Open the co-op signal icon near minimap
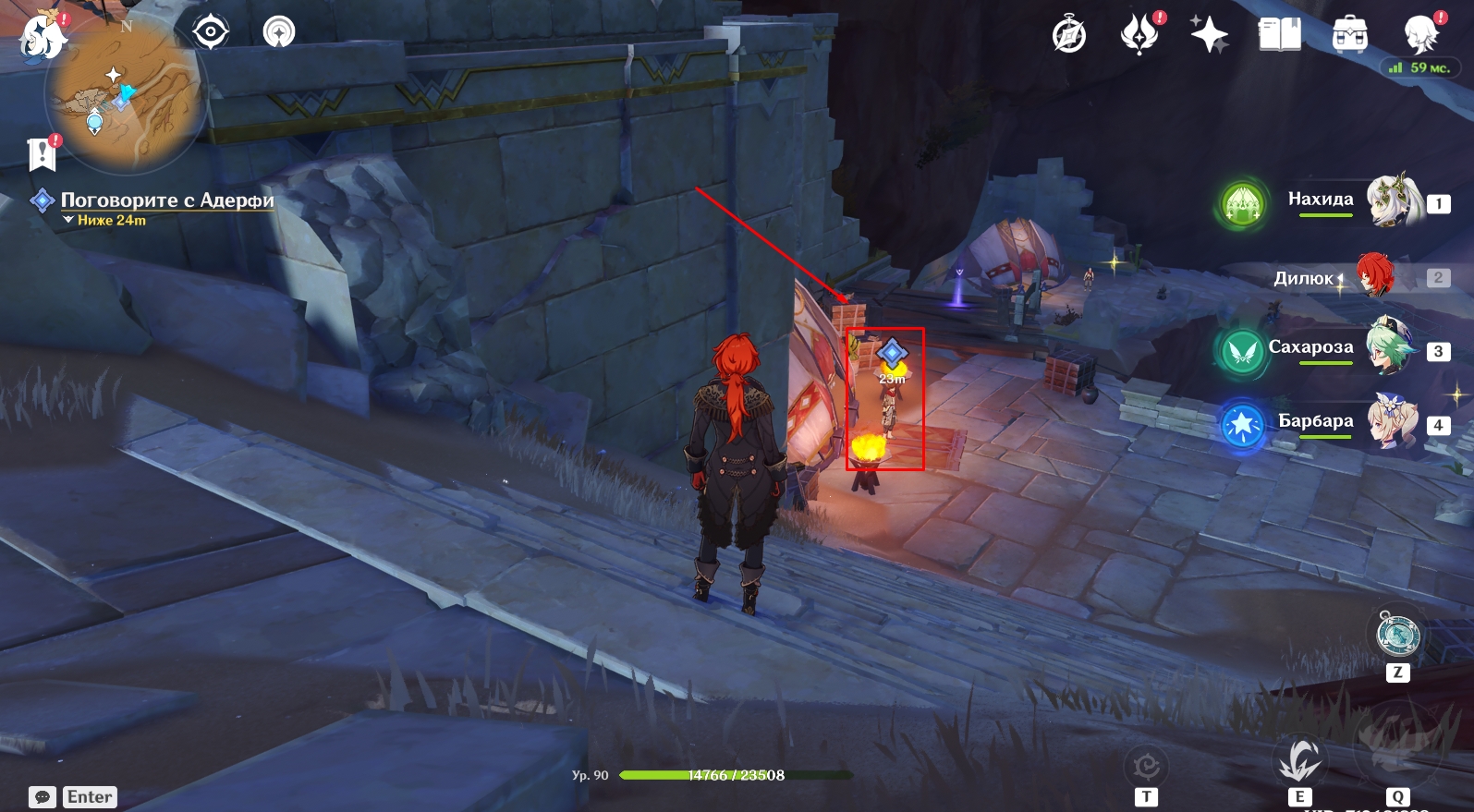 click(x=279, y=32)
